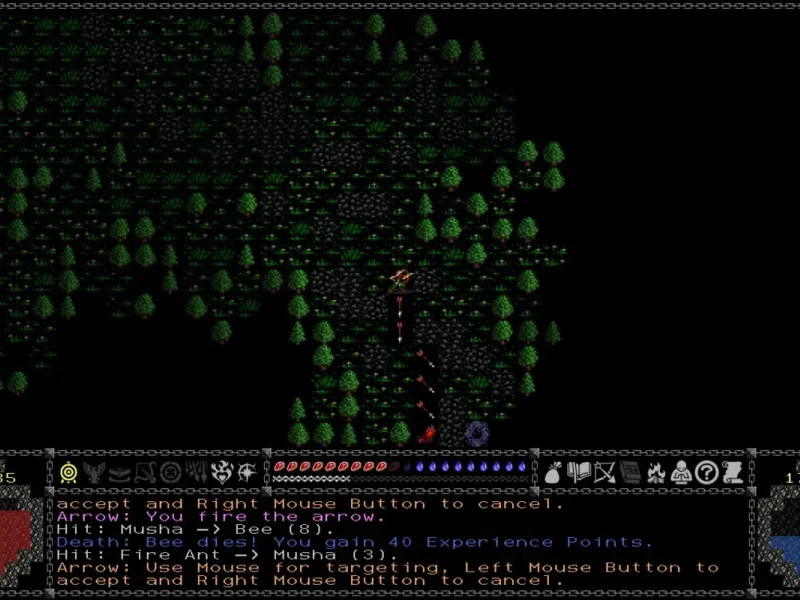The image size is (800, 600).
Task: Activate the winged eagle skill icon
Action: pos(95,473)
